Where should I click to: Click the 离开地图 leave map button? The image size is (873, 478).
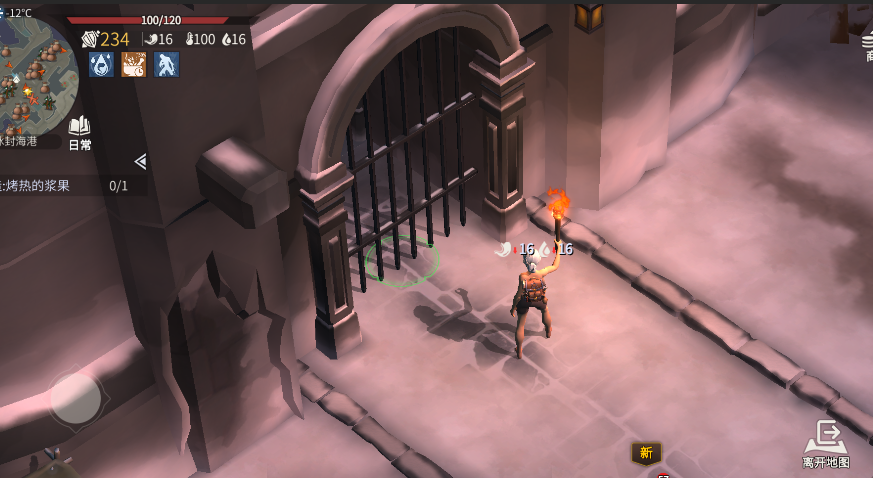click(826, 444)
